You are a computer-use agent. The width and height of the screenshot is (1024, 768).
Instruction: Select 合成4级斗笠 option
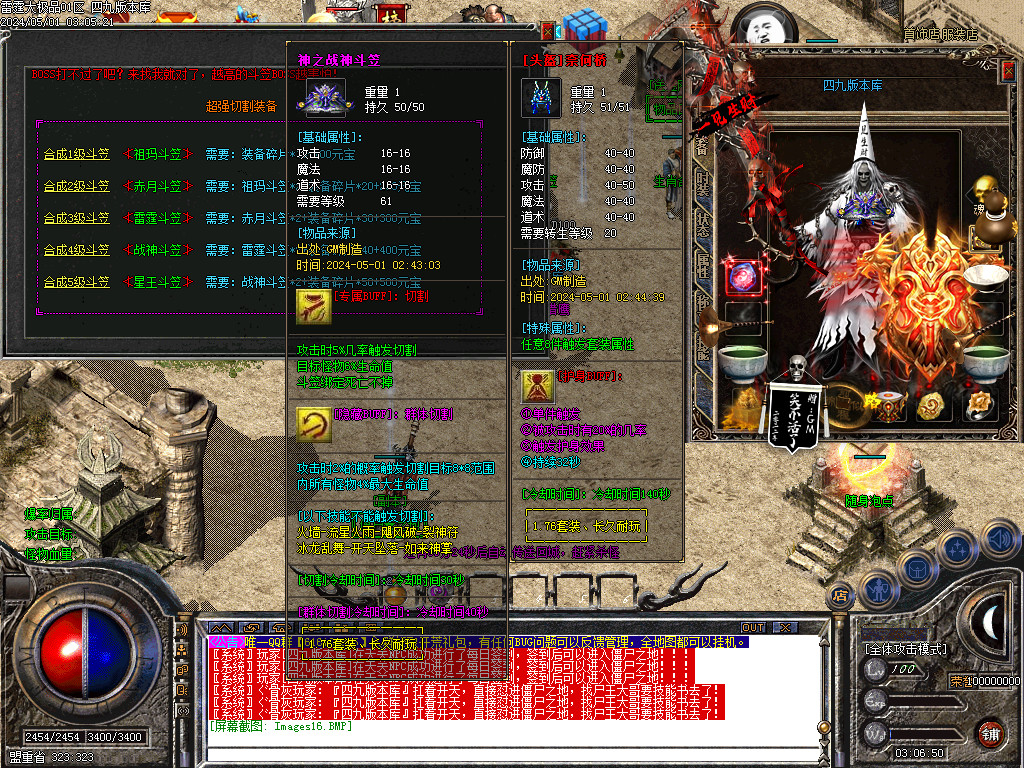click(x=76, y=250)
